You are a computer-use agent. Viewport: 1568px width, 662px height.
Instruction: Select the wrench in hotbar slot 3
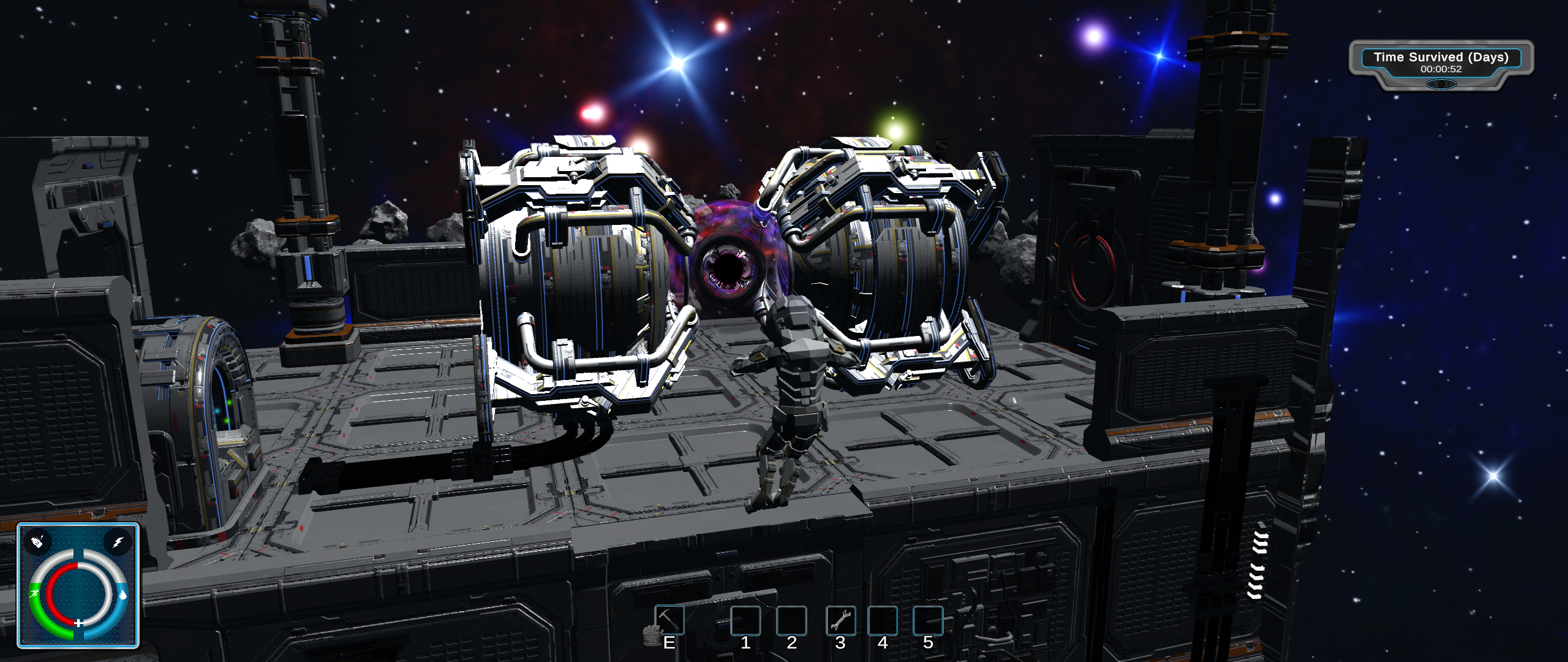(840, 620)
